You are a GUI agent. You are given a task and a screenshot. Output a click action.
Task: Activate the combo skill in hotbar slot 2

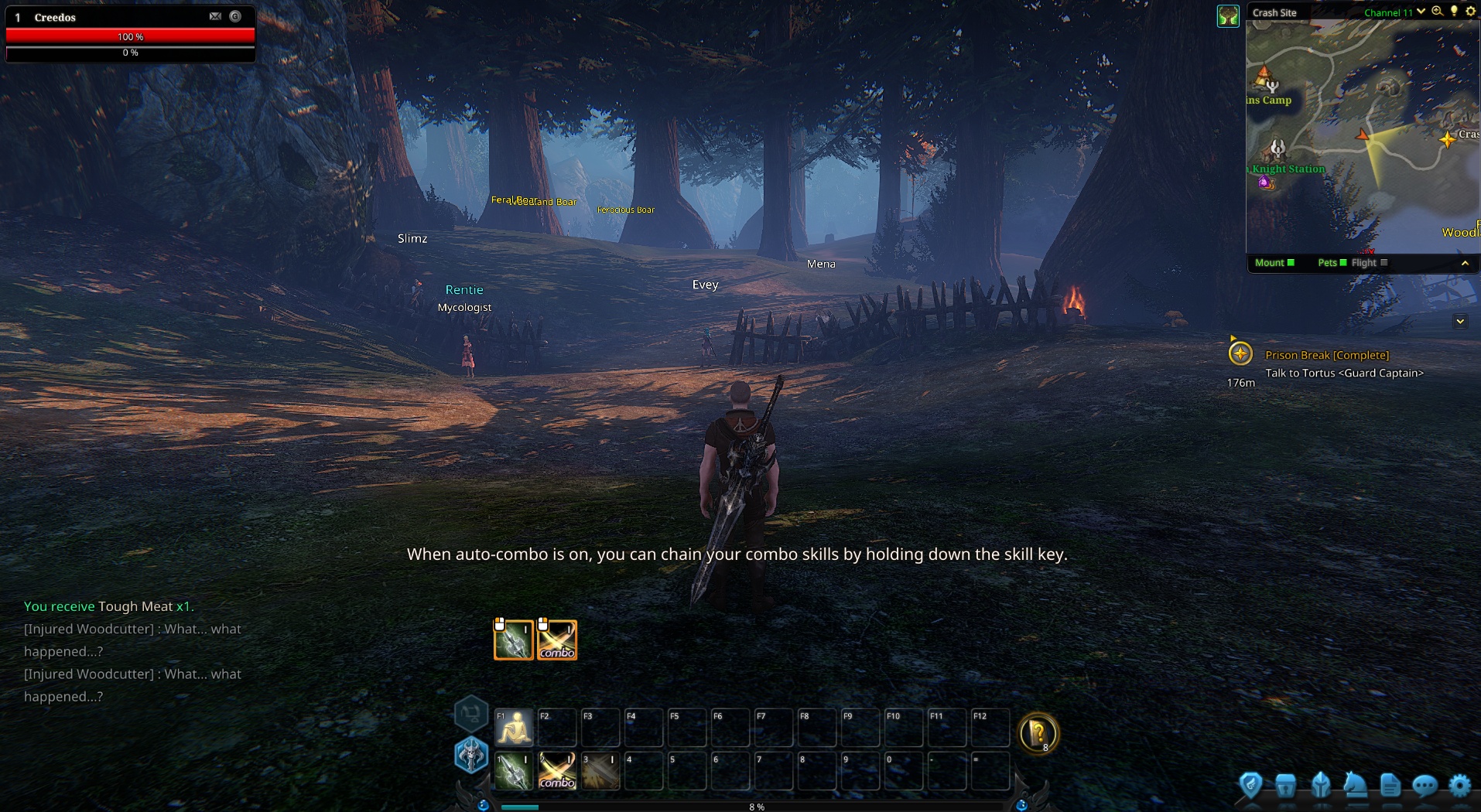point(557,771)
